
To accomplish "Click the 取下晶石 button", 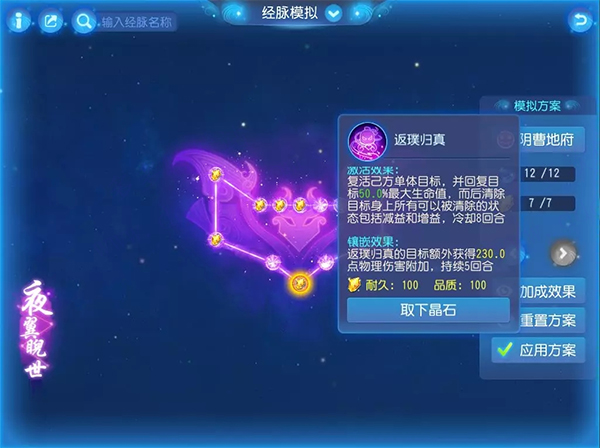I will 428,310.
